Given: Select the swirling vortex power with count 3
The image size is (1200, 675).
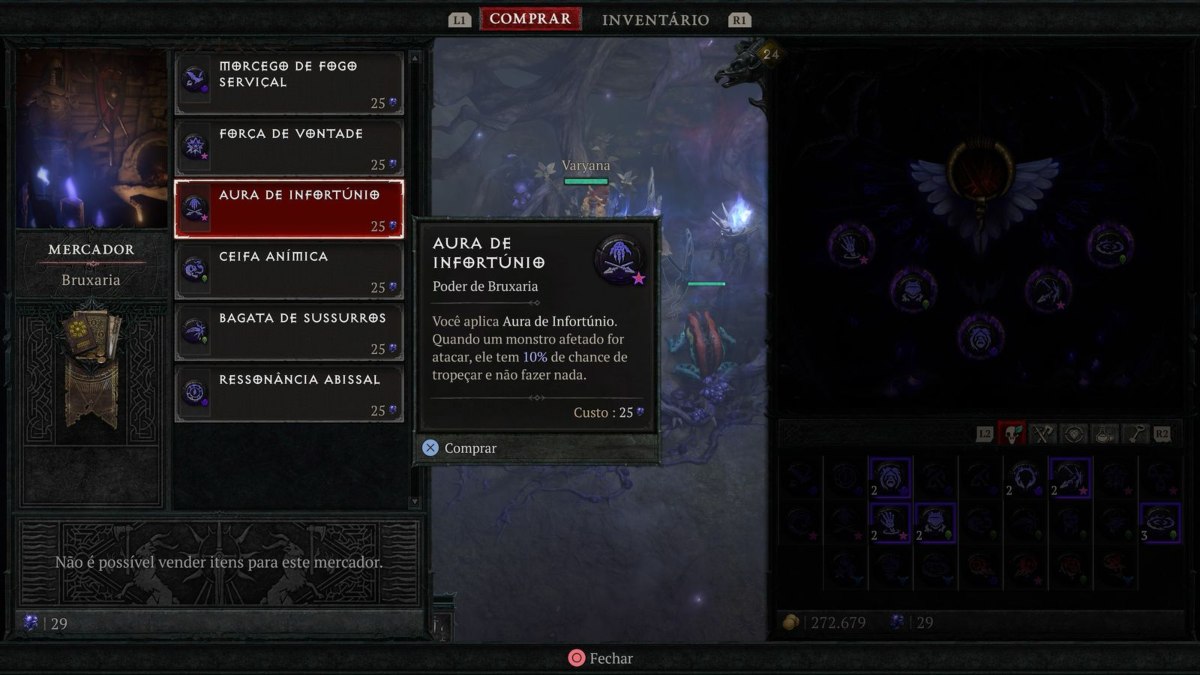Looking at the screenshot, I should point(1160,522).
